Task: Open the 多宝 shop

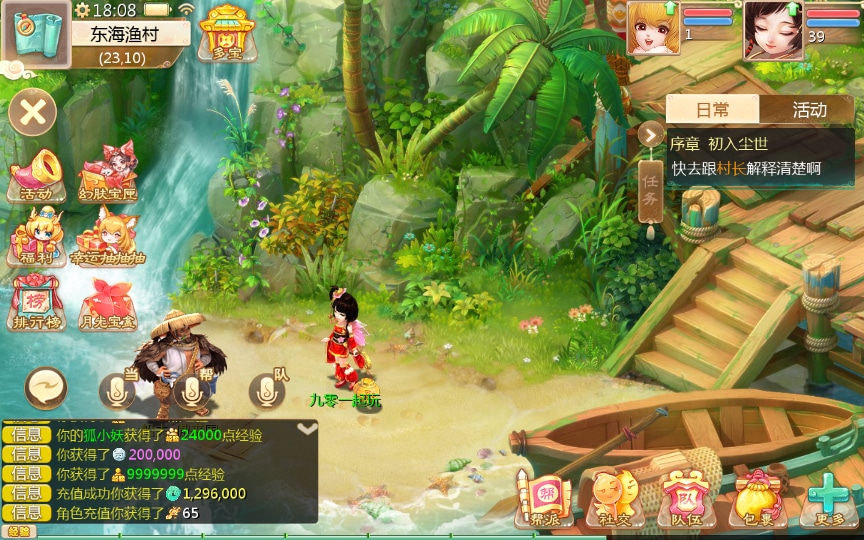Action: (228, 33)
